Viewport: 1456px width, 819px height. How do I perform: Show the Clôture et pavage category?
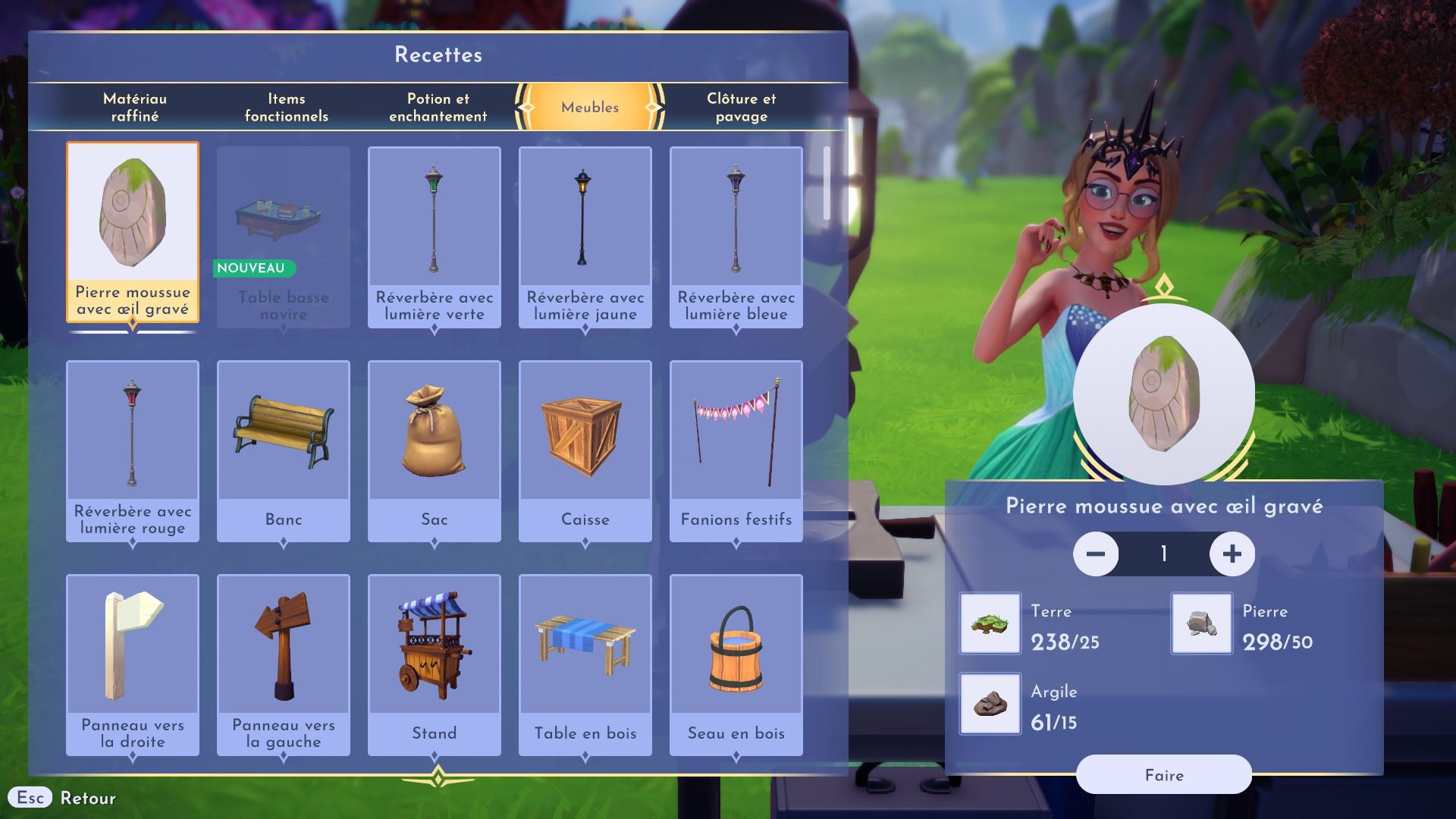(741, 107)
